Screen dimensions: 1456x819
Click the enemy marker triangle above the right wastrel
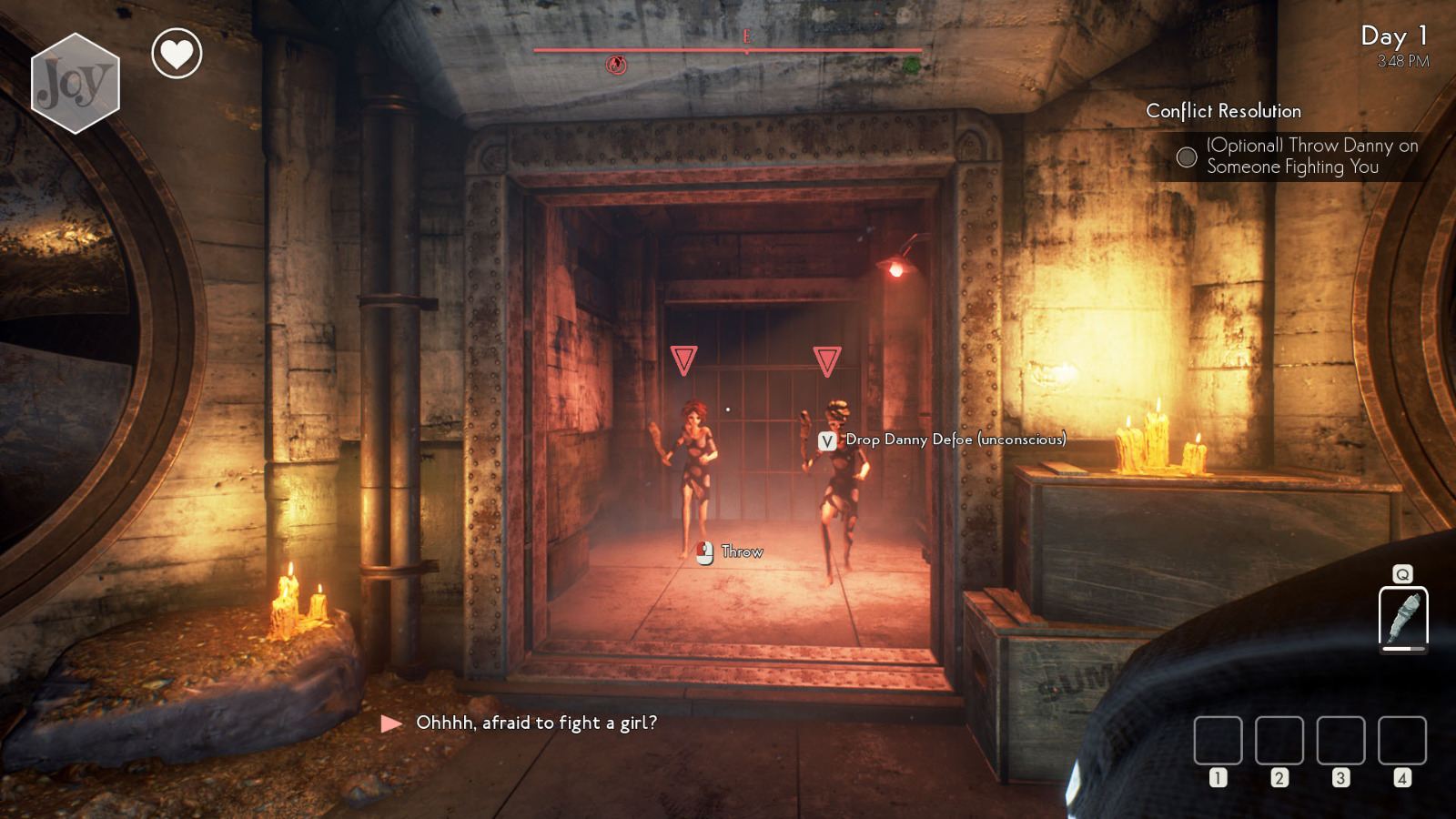click(826, 360)
